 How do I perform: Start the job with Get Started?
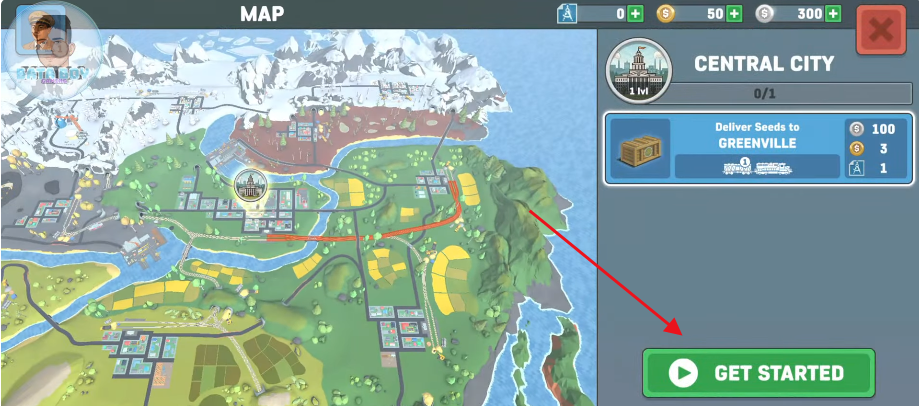tap(758, 373)
